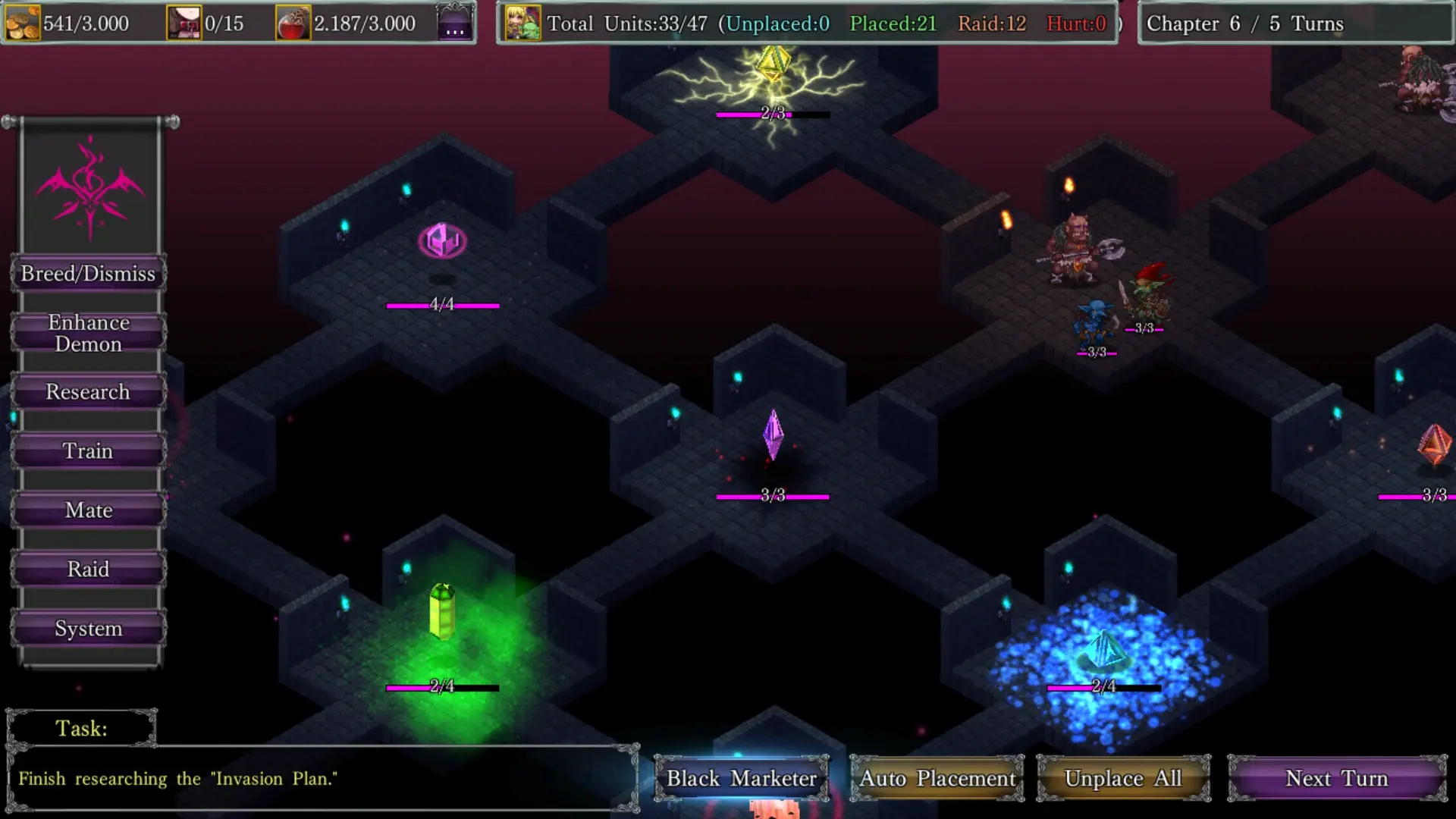Select the units portrait icon in top bar

point(522,23)
